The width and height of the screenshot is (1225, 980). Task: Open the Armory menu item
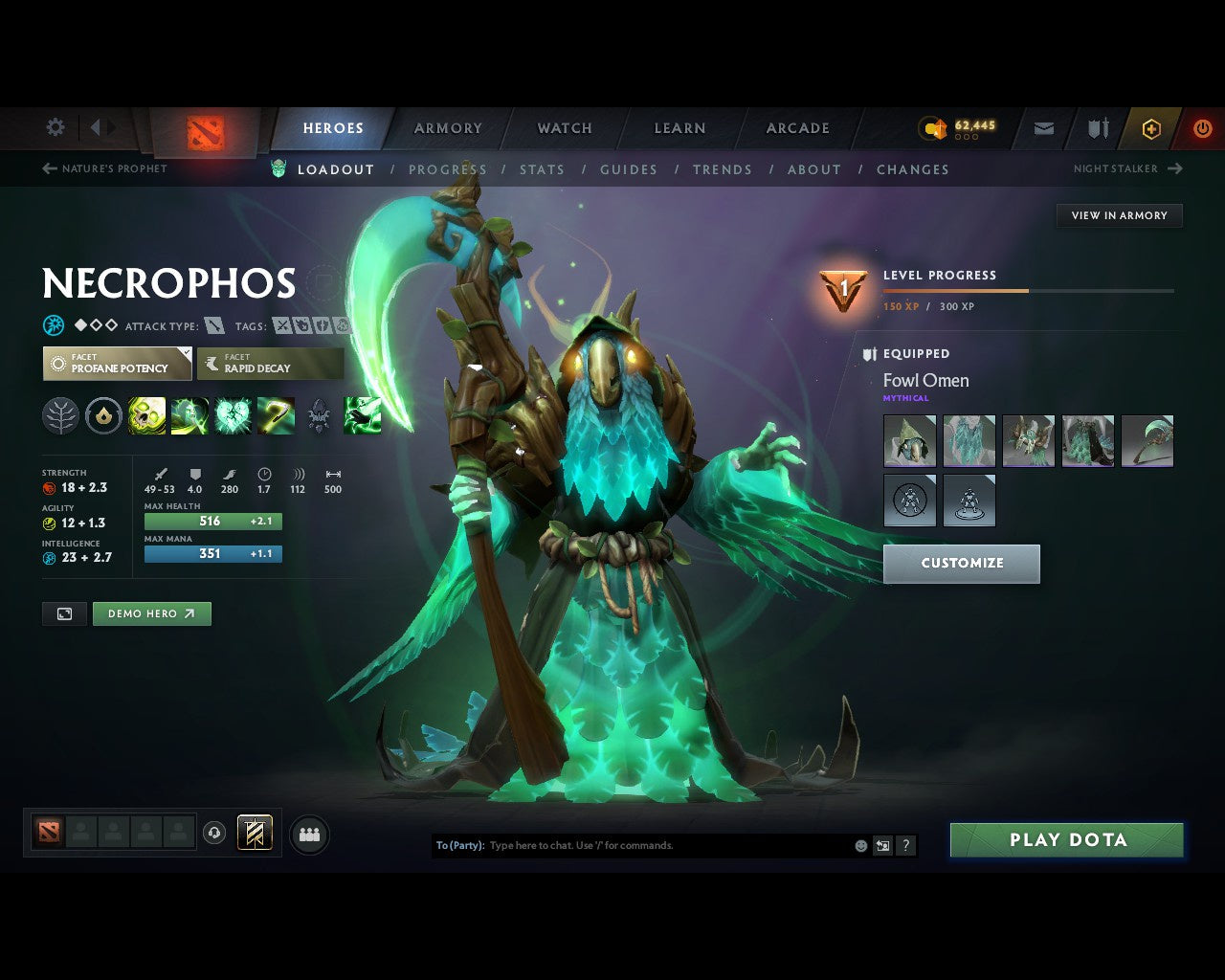point(448,127)
